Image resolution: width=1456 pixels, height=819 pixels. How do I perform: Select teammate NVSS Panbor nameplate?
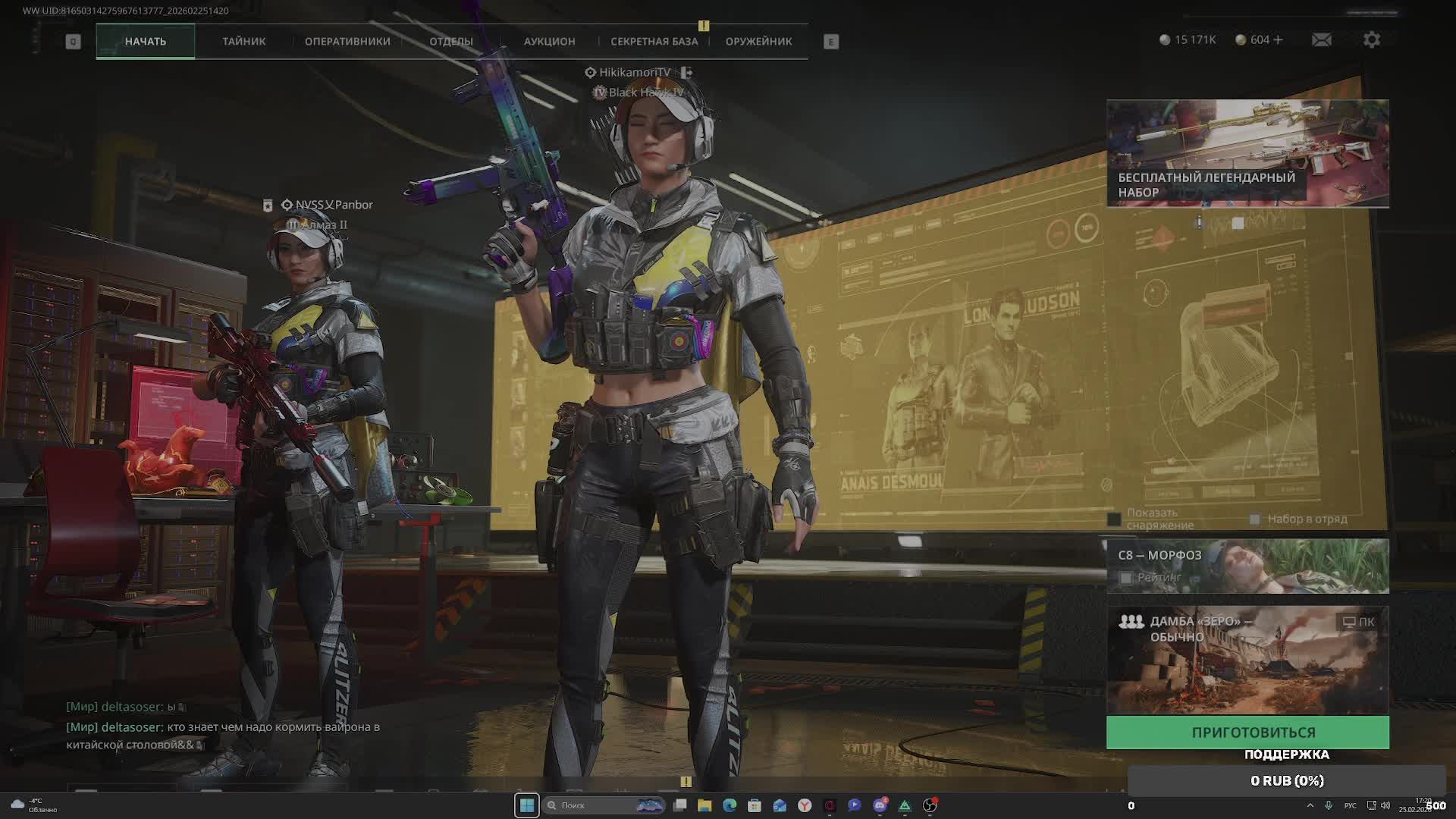click(x=333, y=205)
